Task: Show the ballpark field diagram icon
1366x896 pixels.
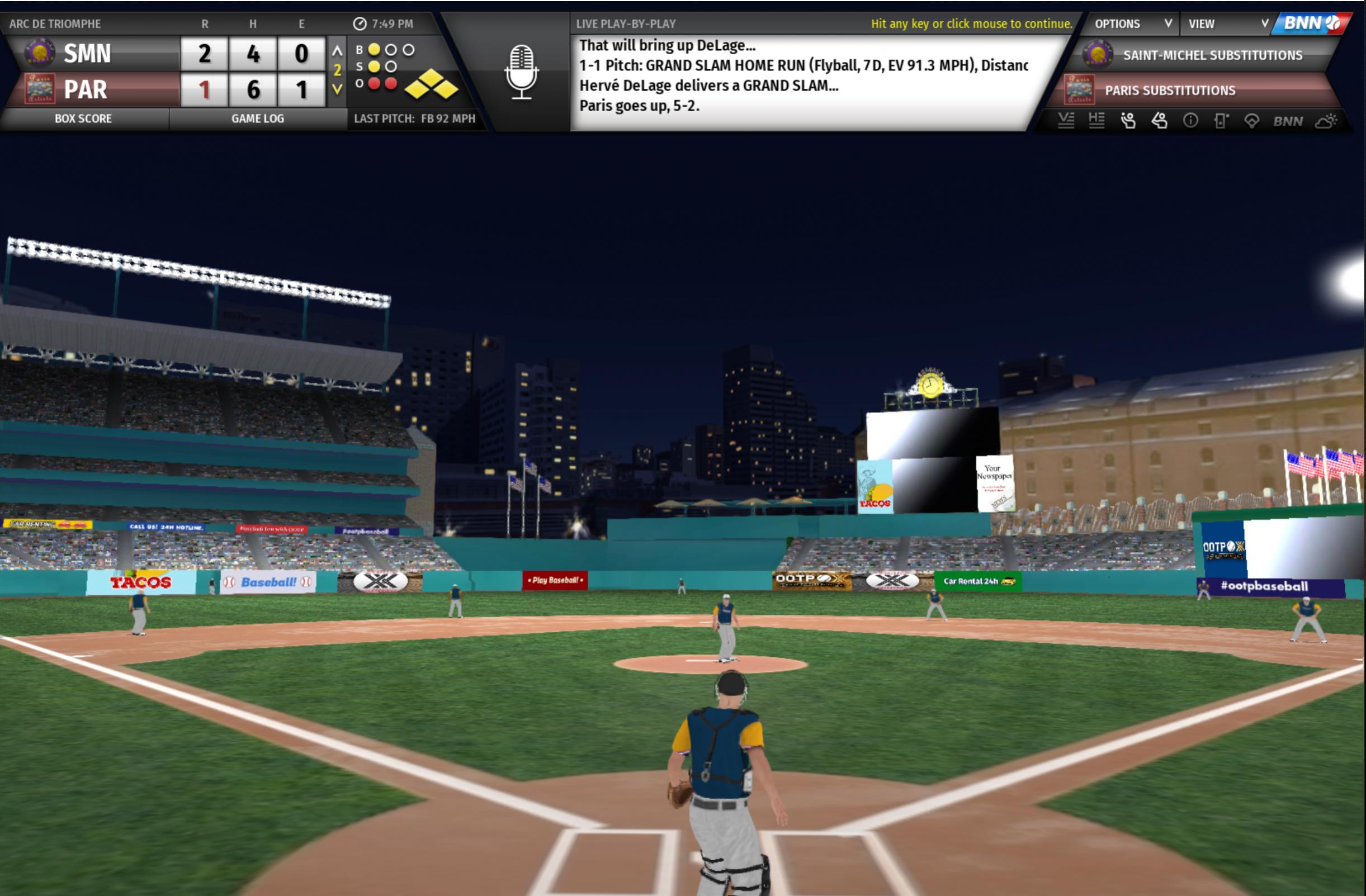Action: click(x=1252, y=121)
